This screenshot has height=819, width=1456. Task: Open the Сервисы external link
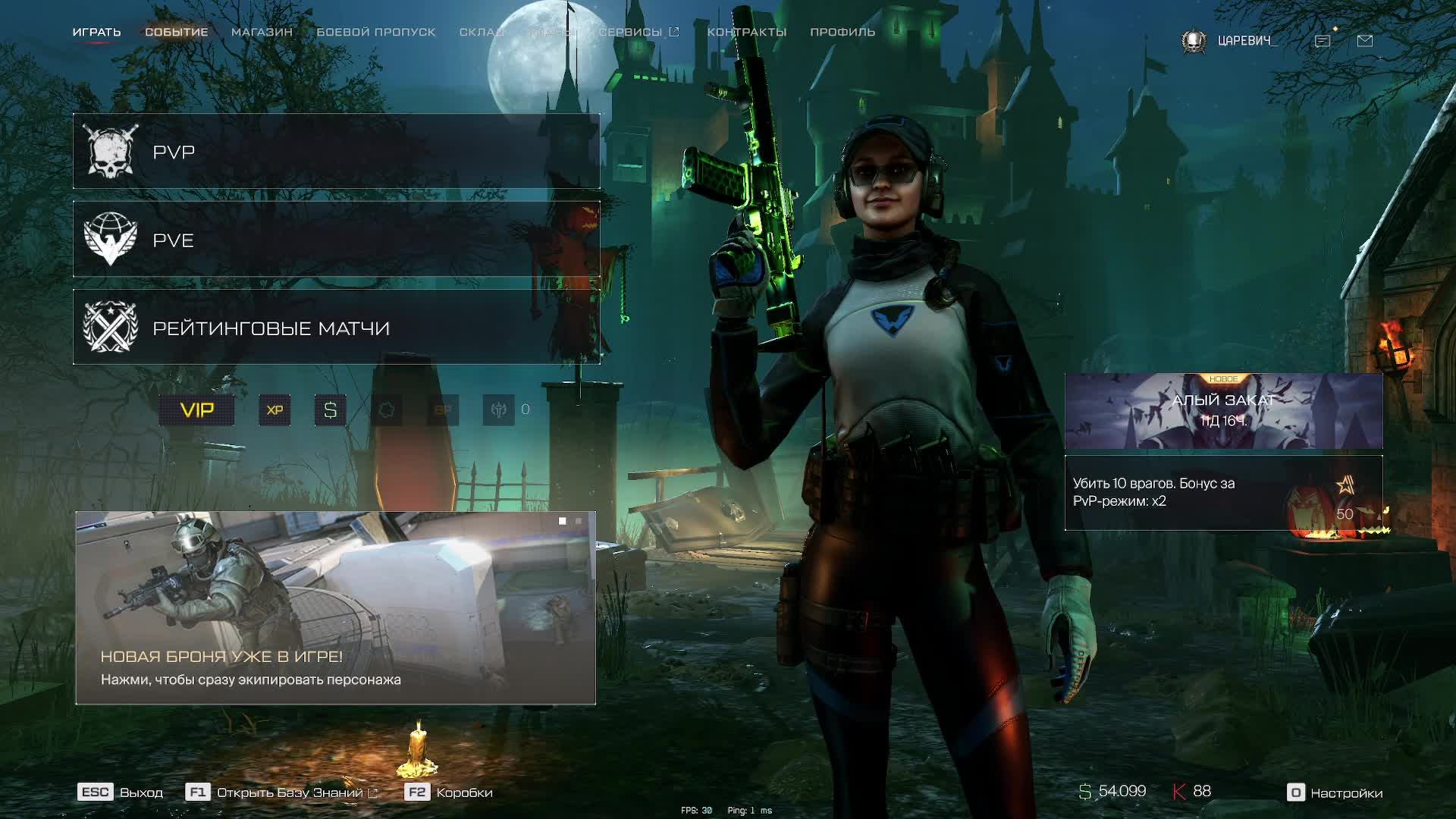(638, 32)
